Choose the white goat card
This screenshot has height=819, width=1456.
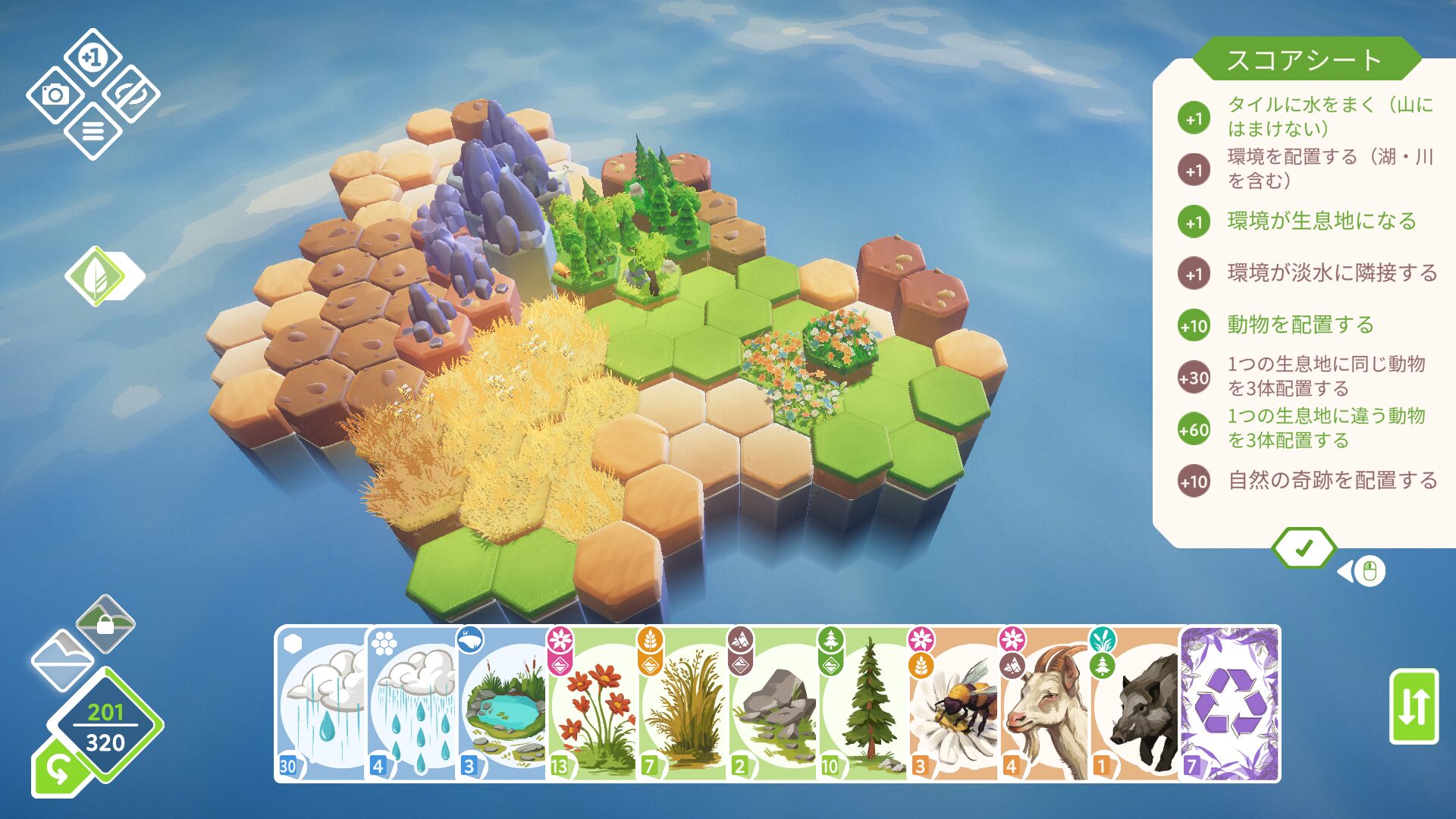1045,704
